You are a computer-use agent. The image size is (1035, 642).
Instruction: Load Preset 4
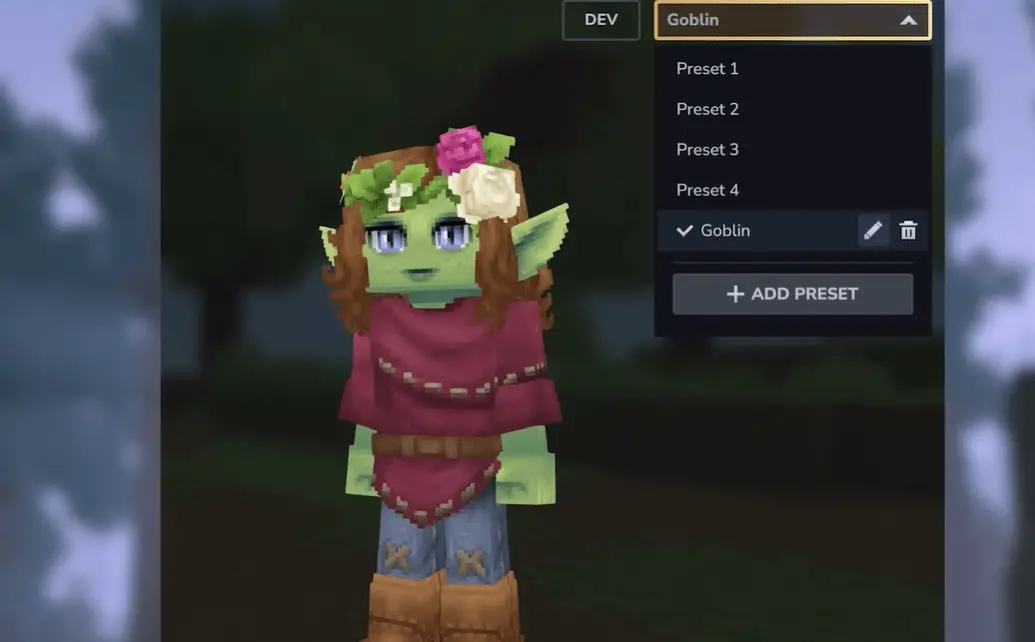point(707,190)
